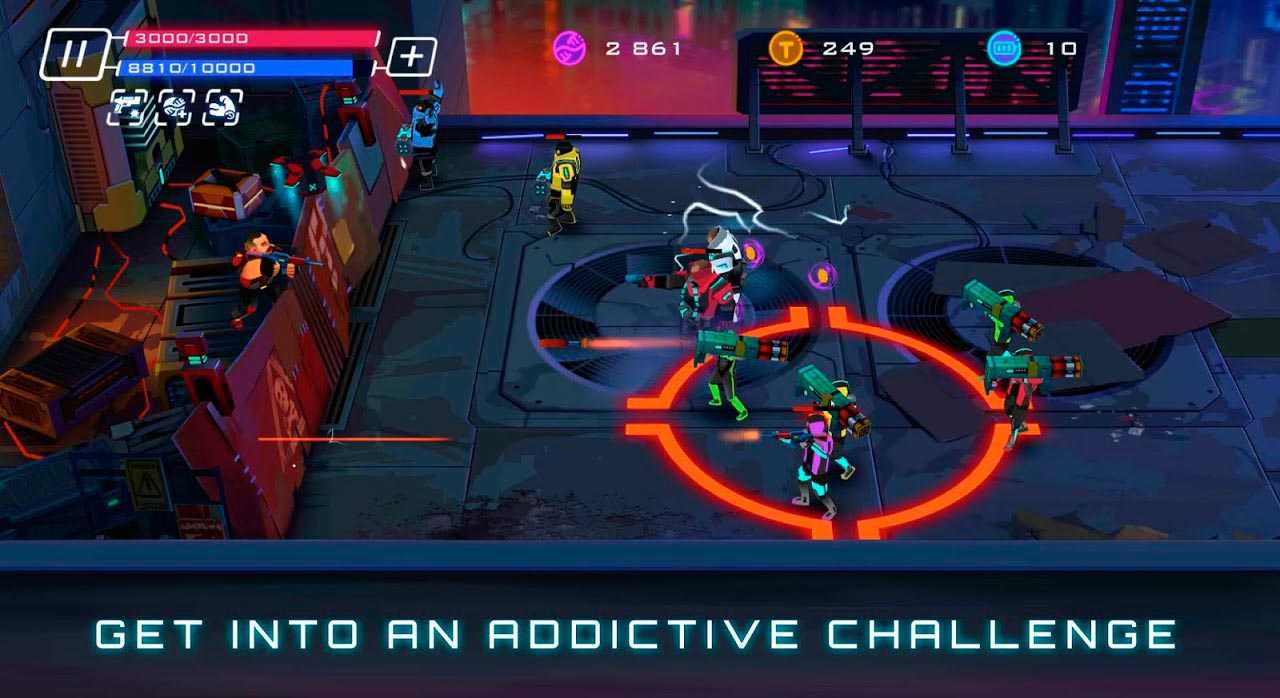Click the orange T coin icon
1280x698 pixels.
(785, 48)
